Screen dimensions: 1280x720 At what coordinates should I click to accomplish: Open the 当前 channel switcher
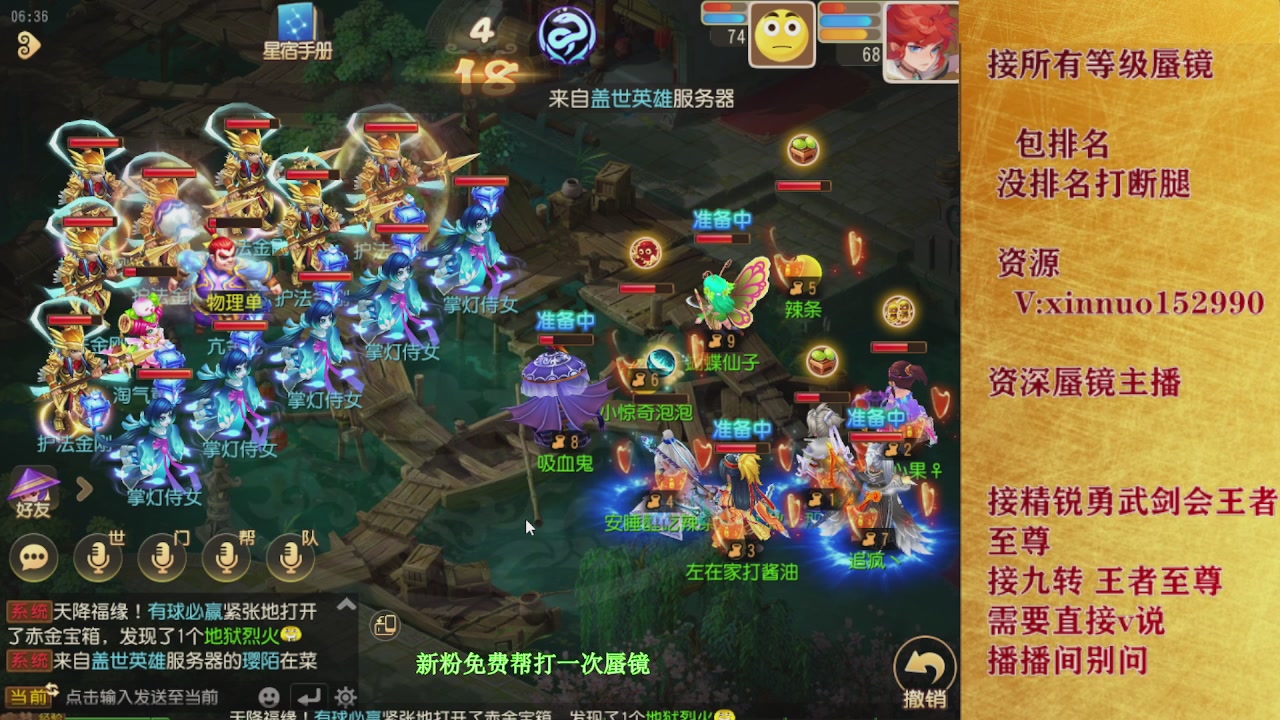click(27, 696)
